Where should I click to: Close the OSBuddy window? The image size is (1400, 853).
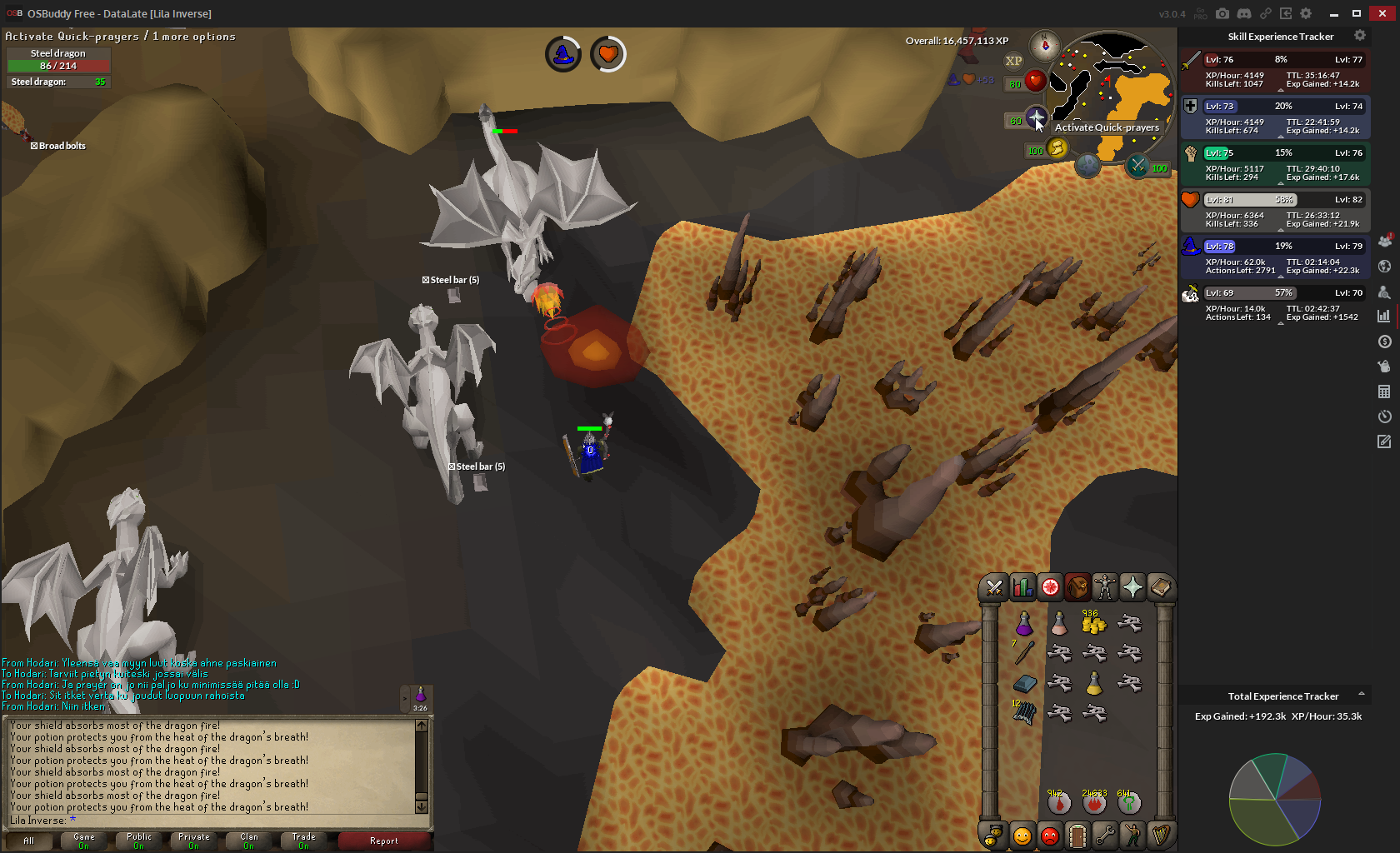(1382, 13)
